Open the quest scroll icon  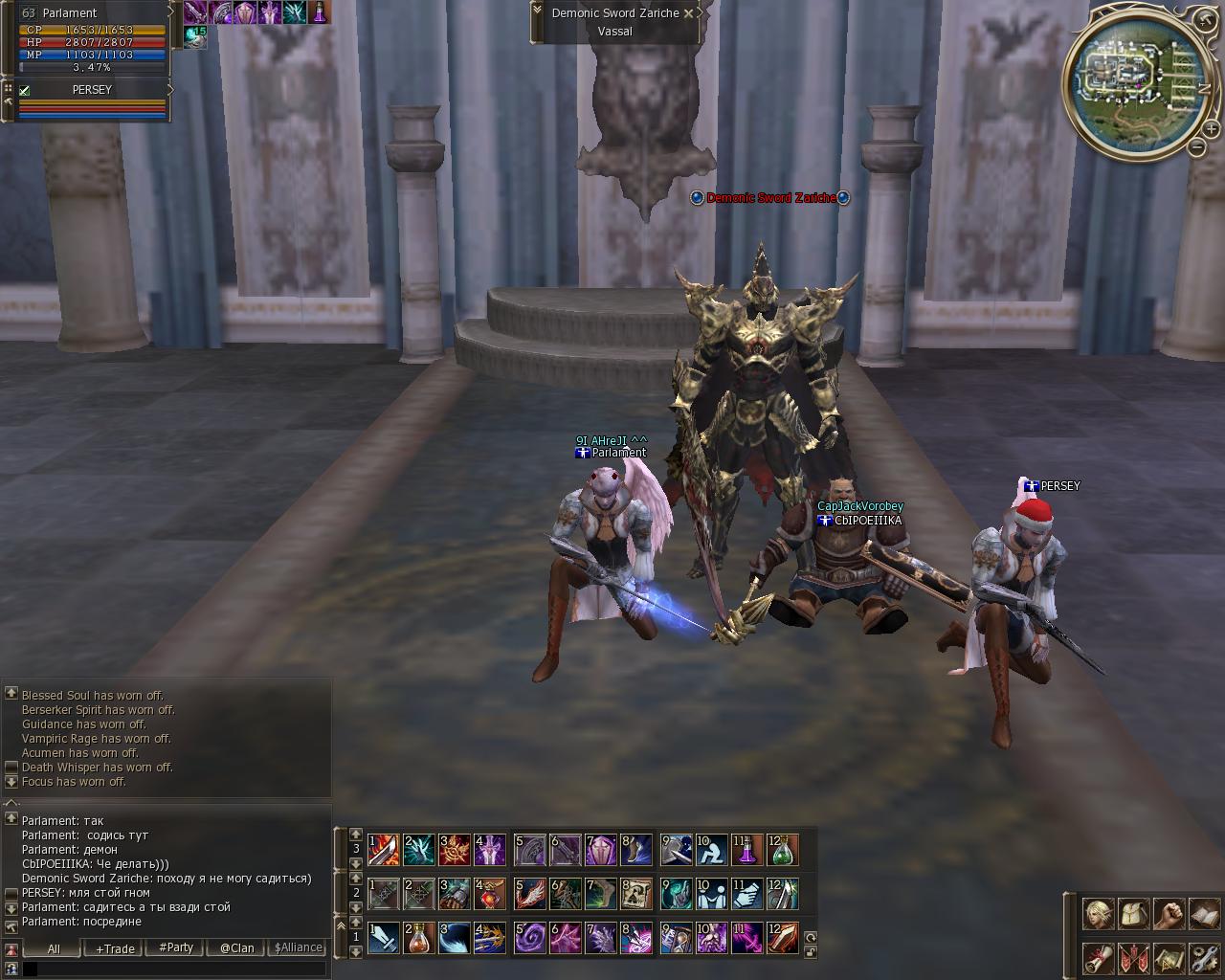pyautogui.click(x=1097, y=957)
